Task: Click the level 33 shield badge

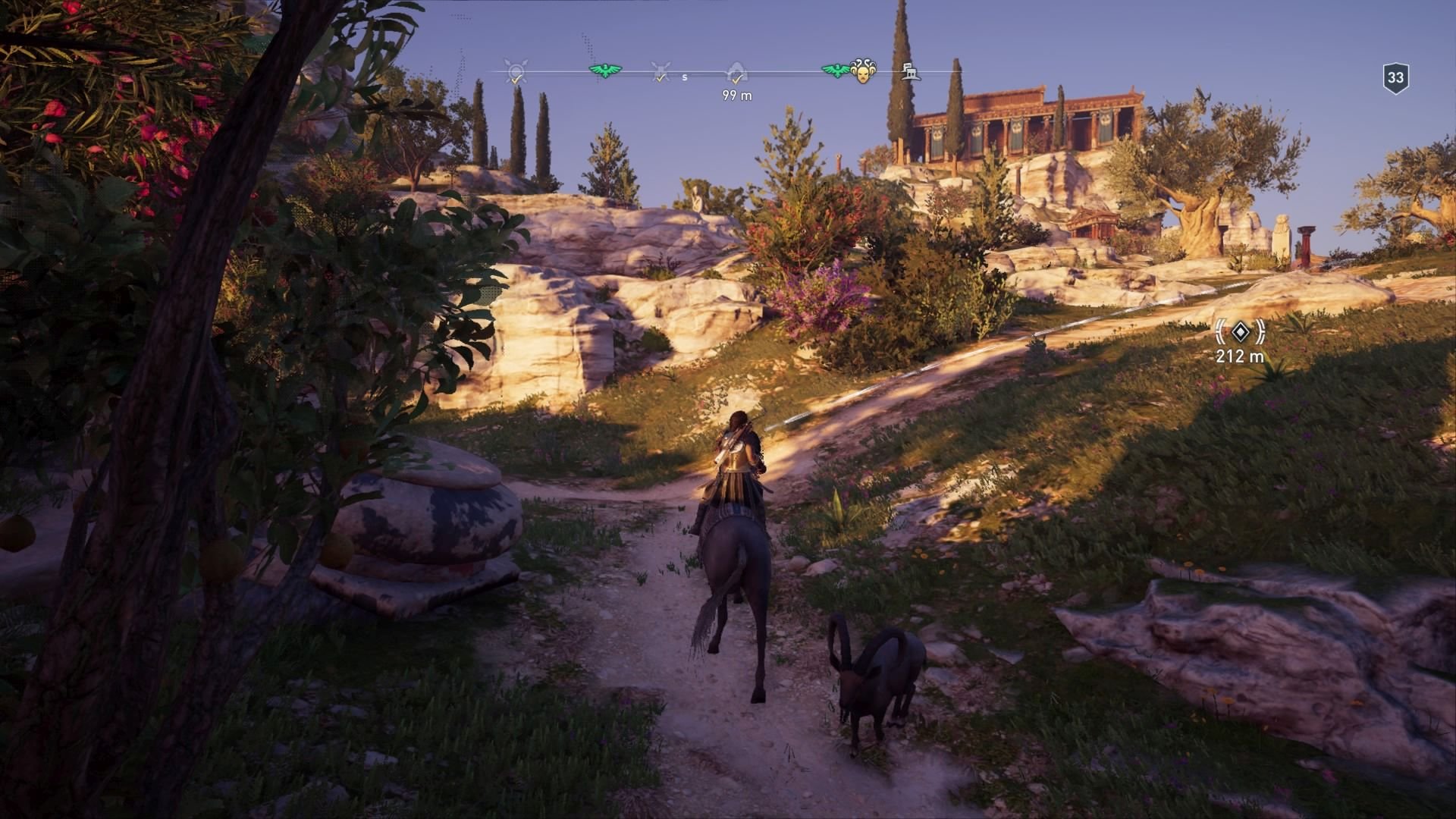Action: (x=1398, y=74)
